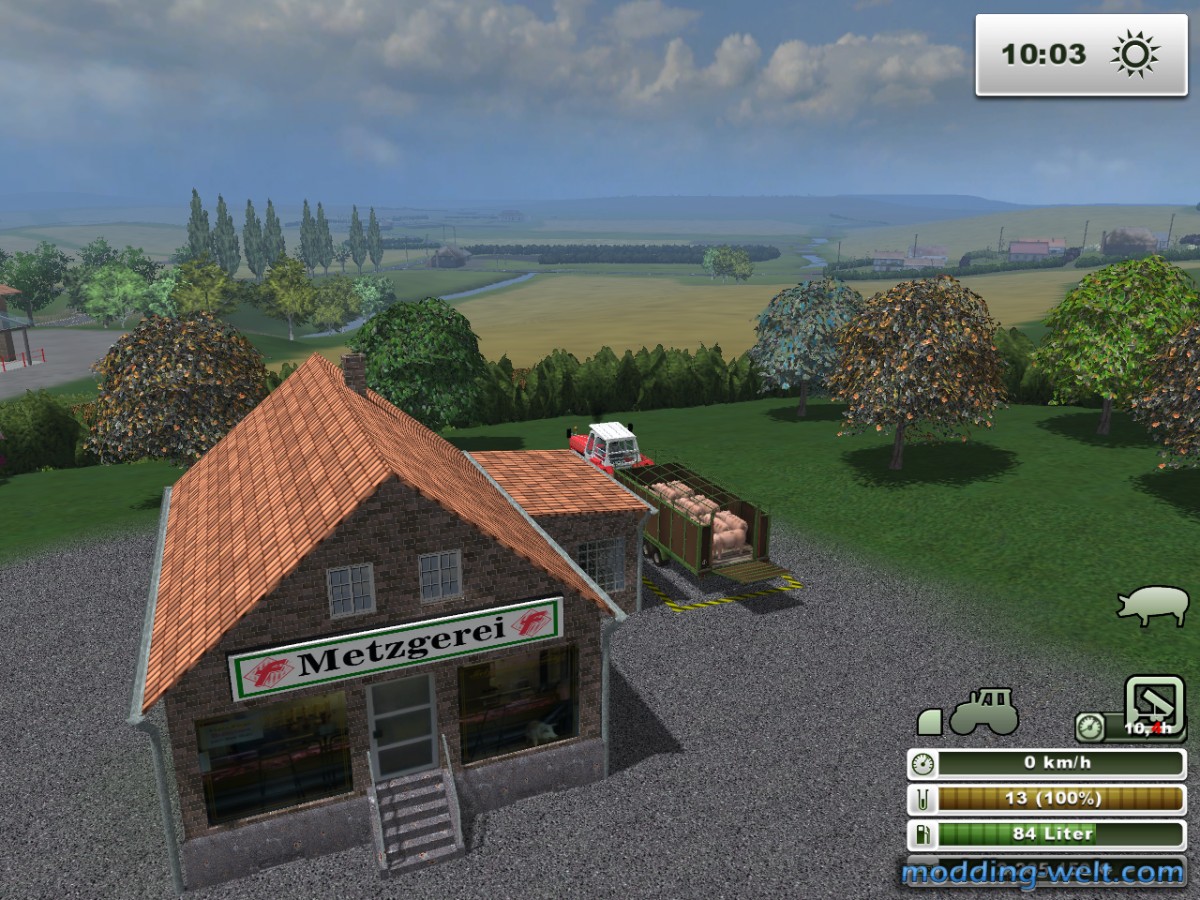Open the modding-welt.com watermark link
Screen dimensions: 1200x900
click(1042, 873)
